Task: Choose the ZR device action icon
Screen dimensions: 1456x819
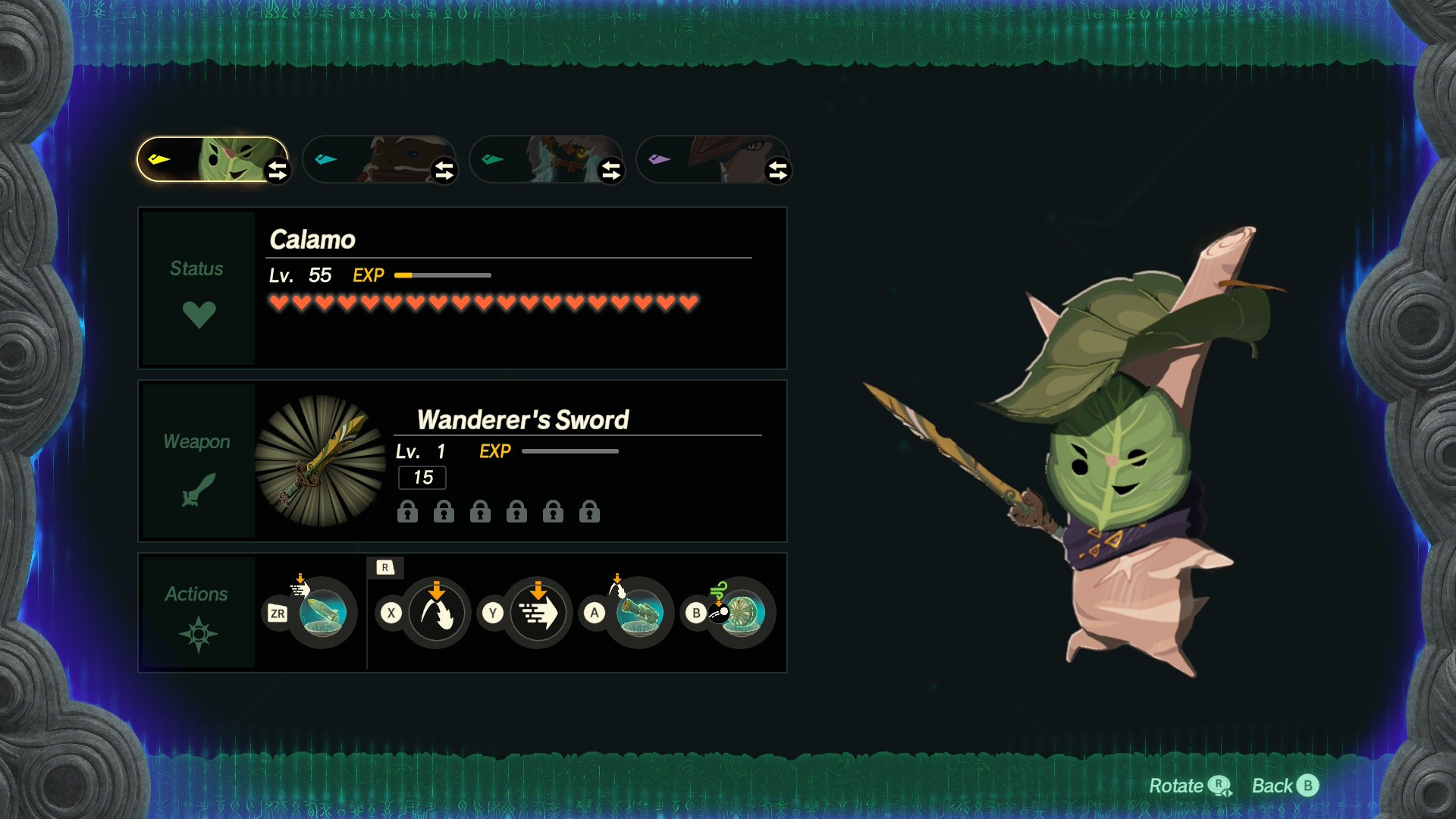Action: click(323, 613)
